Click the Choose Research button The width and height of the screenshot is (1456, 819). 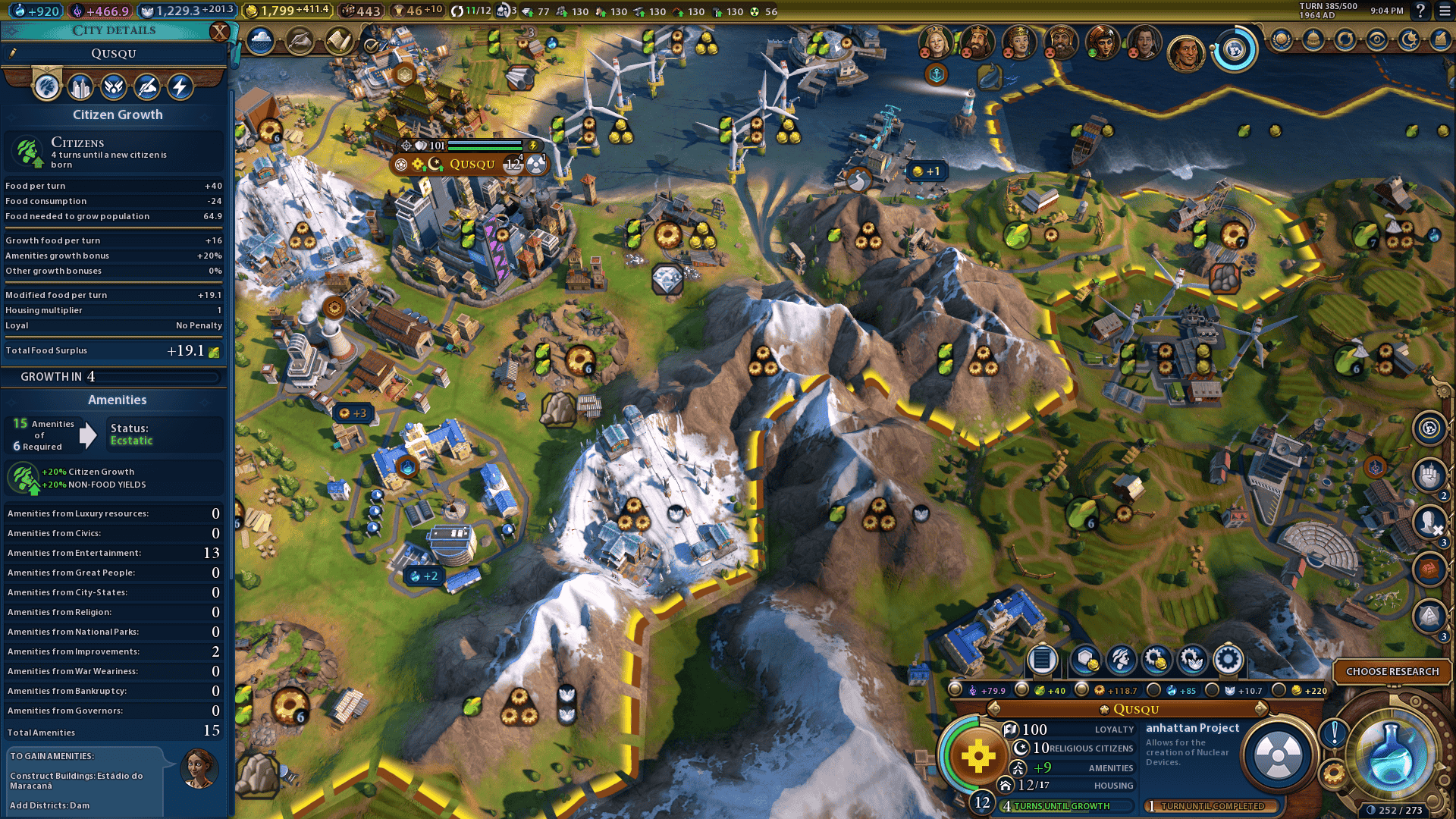1392,671
